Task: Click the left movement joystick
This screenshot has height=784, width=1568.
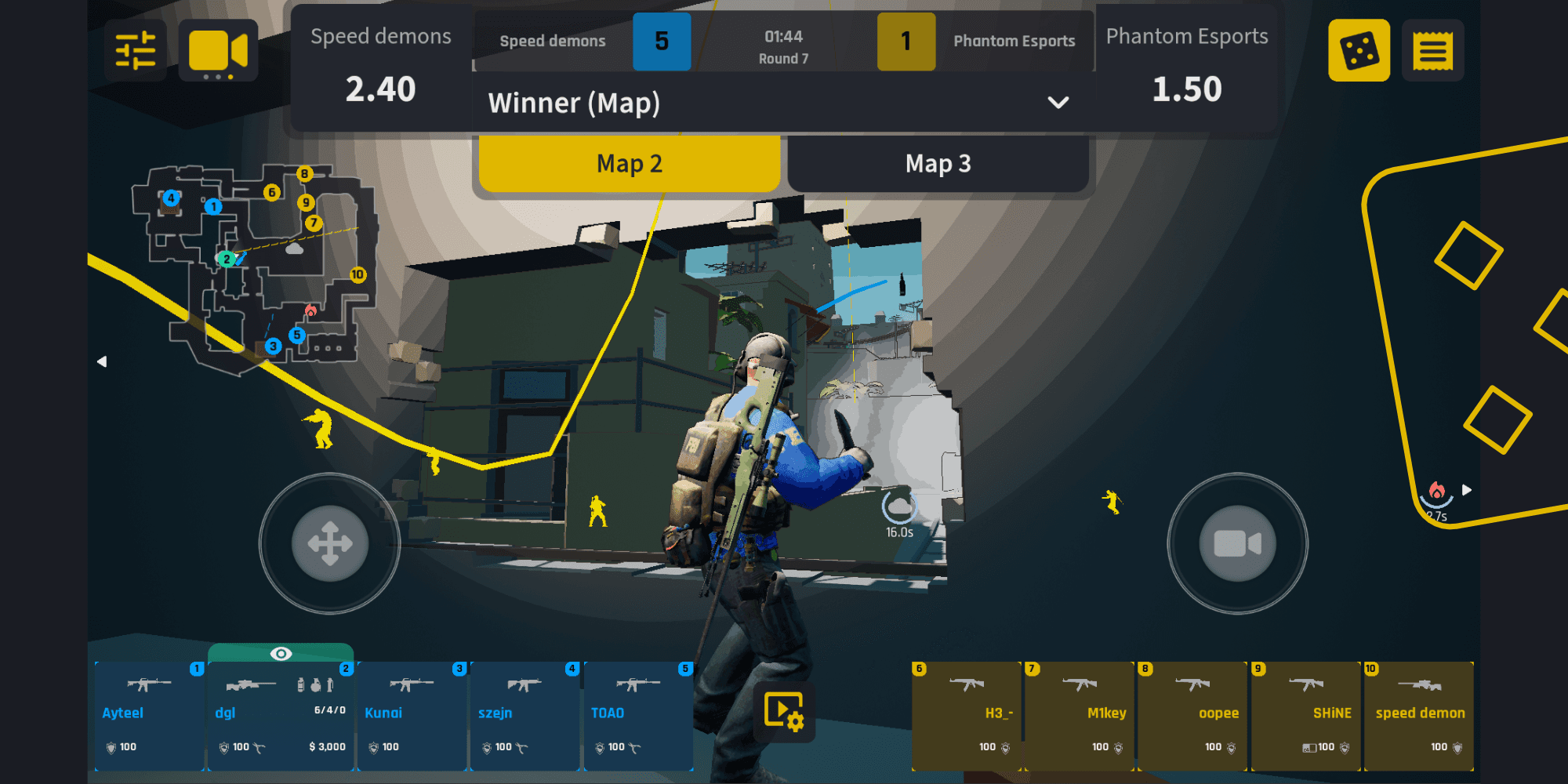Action: click(330, 543)
